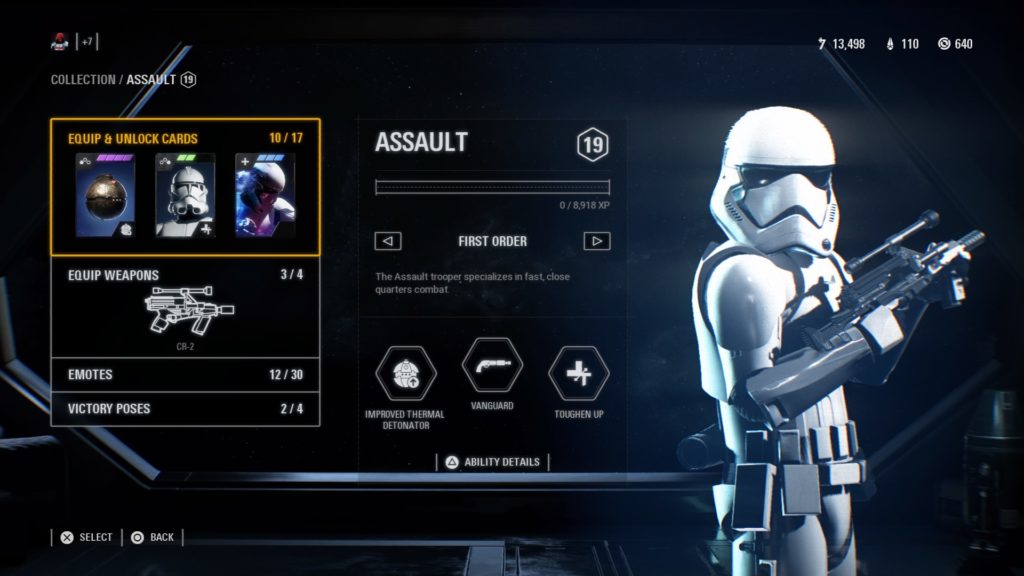Open the Emotes menu entry
Image resolution: width=1024 pixels, height=576 pixels.
[185, 375]
